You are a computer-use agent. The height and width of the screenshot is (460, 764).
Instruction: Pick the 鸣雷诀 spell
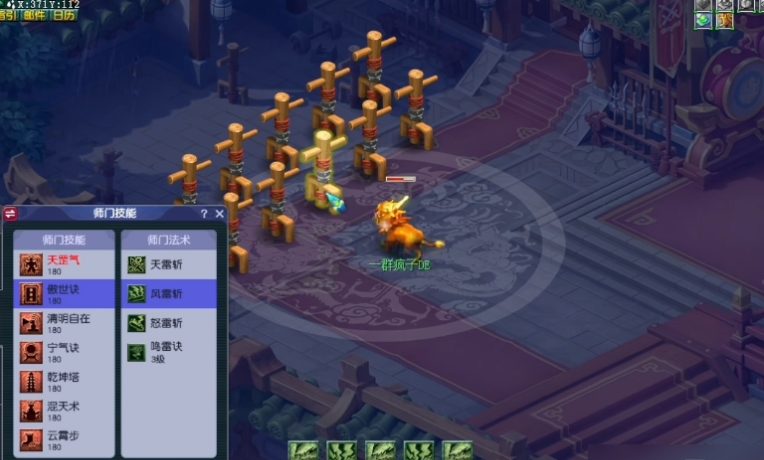[x=166, y=351]
